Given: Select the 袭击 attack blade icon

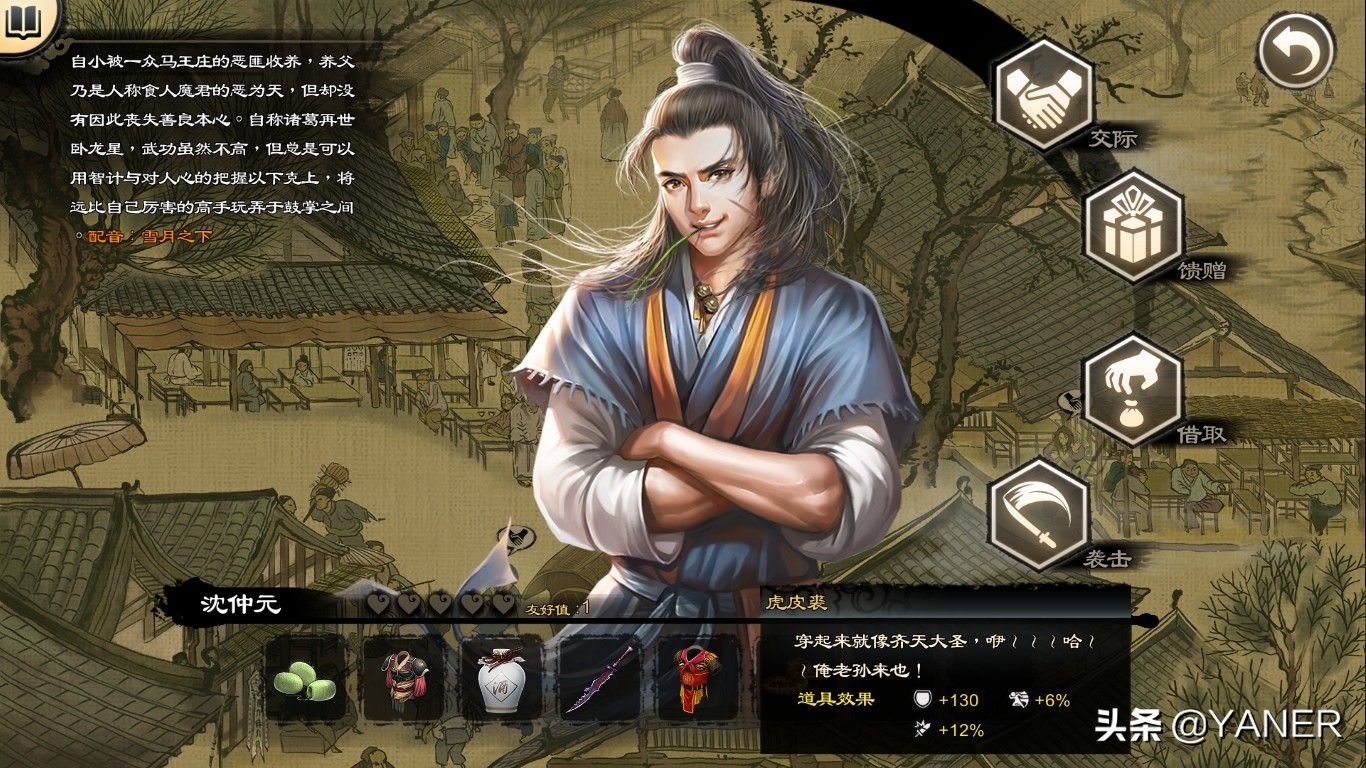Looking at the screenshot, I should (x=1037, y=517).
